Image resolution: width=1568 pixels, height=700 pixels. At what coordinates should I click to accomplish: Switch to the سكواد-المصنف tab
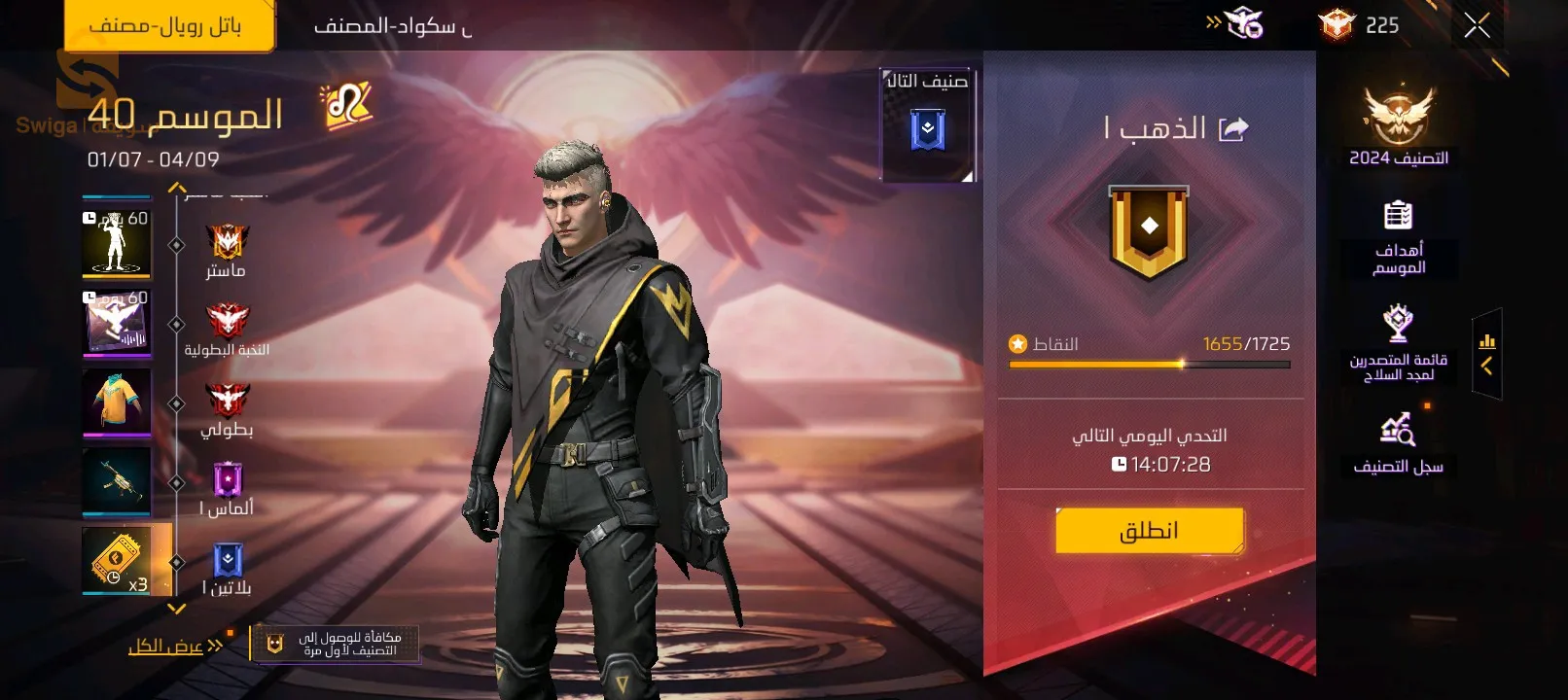coord(392,26)
